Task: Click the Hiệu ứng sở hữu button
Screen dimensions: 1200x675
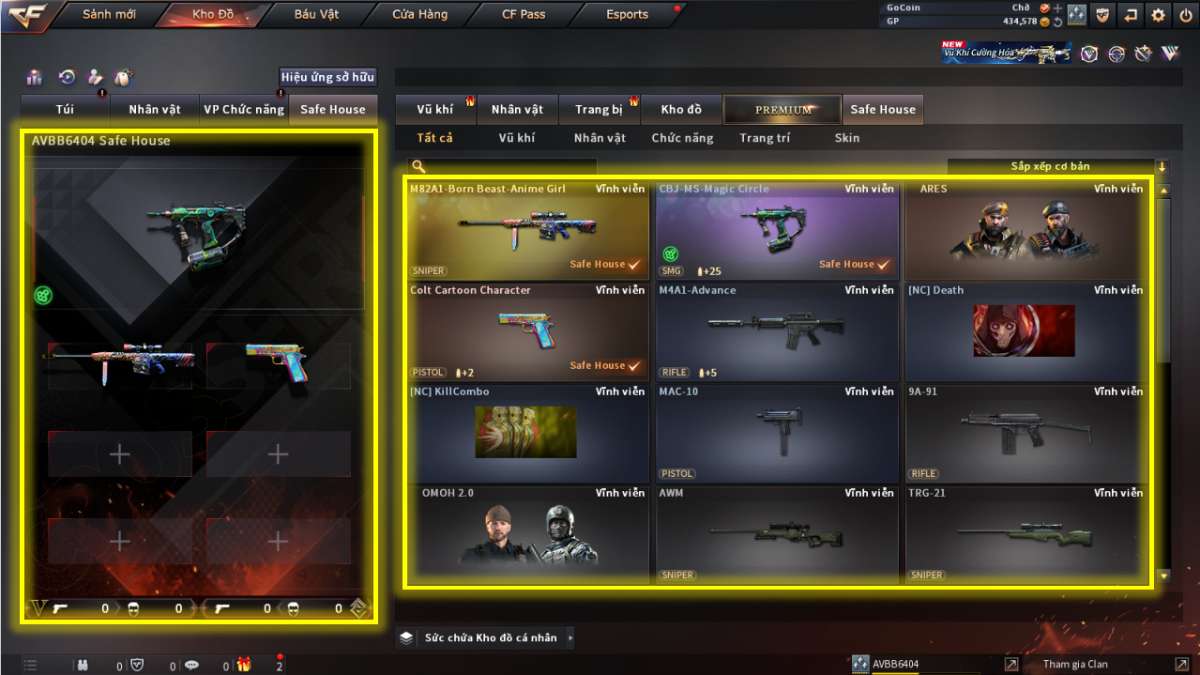Action: tap(327, 77)
